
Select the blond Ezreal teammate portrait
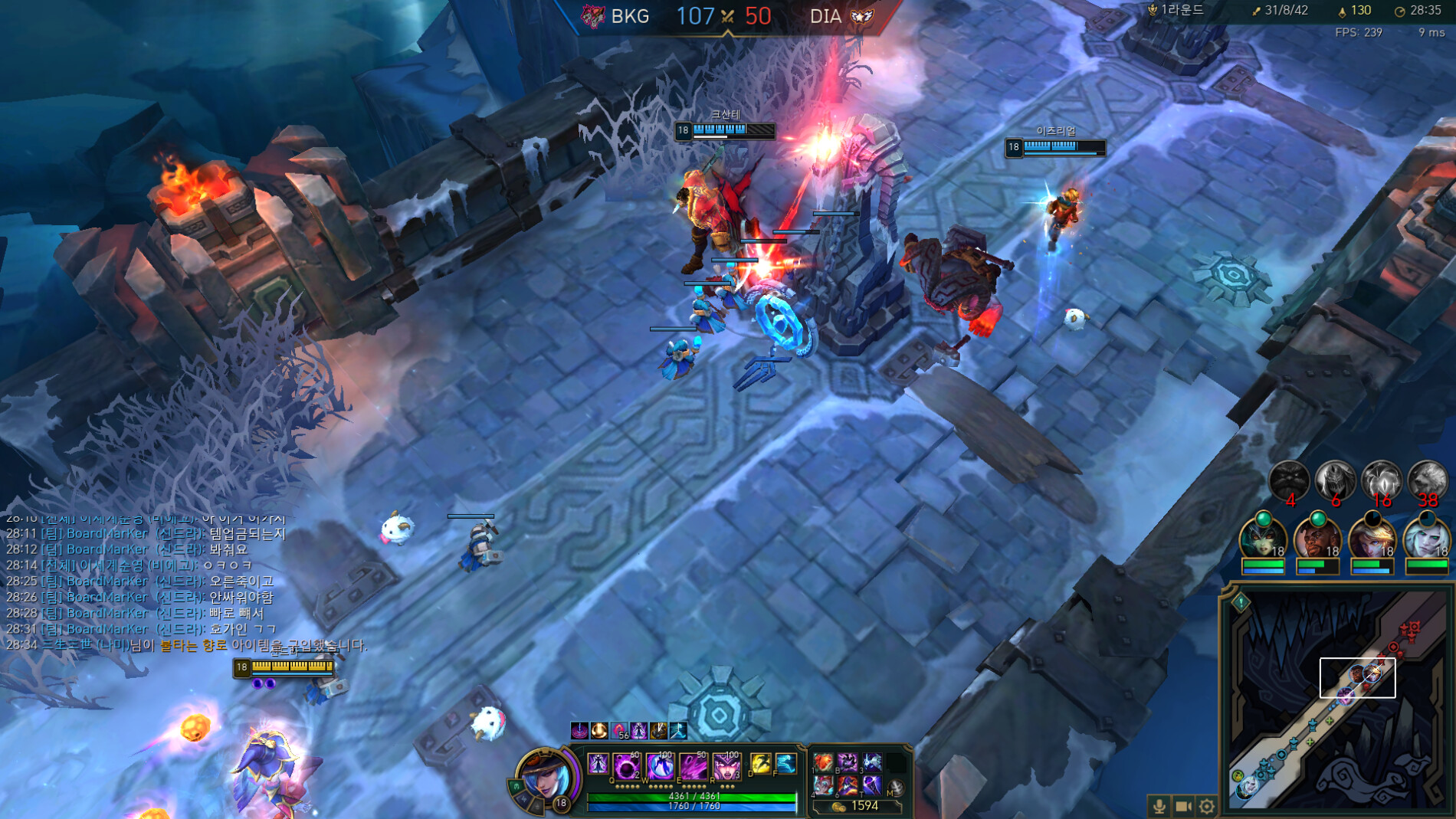[x=1371, y=538]
